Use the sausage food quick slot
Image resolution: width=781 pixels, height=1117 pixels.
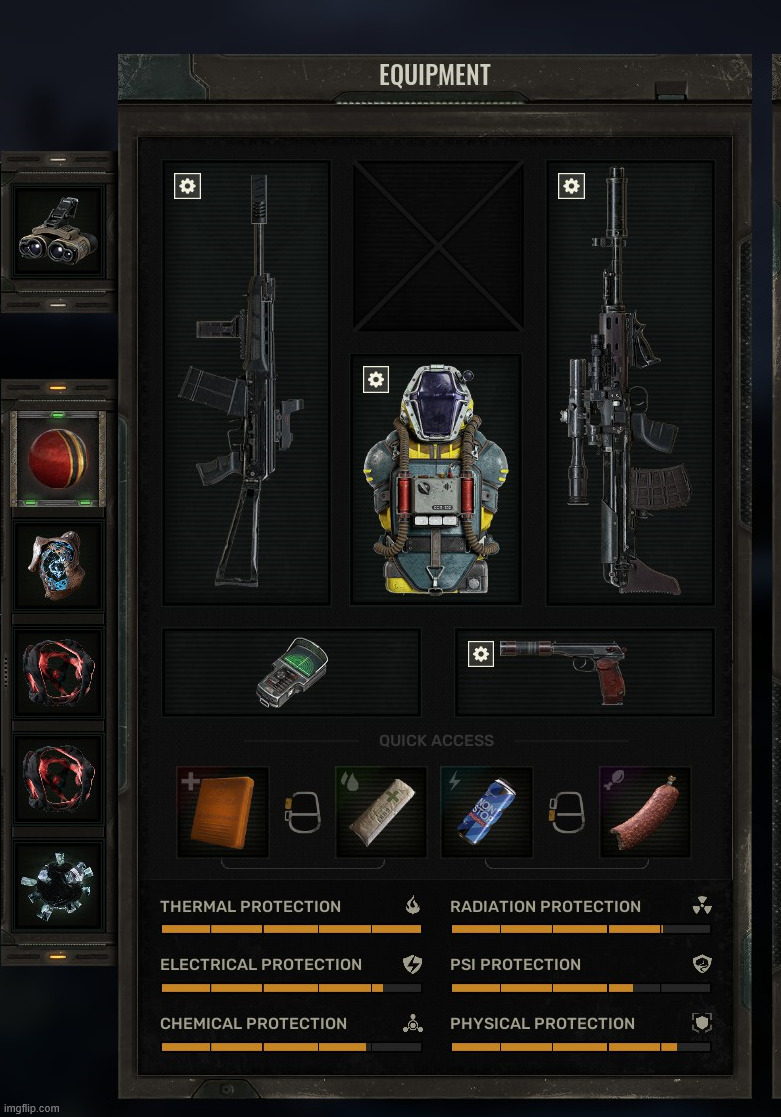pos(645,812)
